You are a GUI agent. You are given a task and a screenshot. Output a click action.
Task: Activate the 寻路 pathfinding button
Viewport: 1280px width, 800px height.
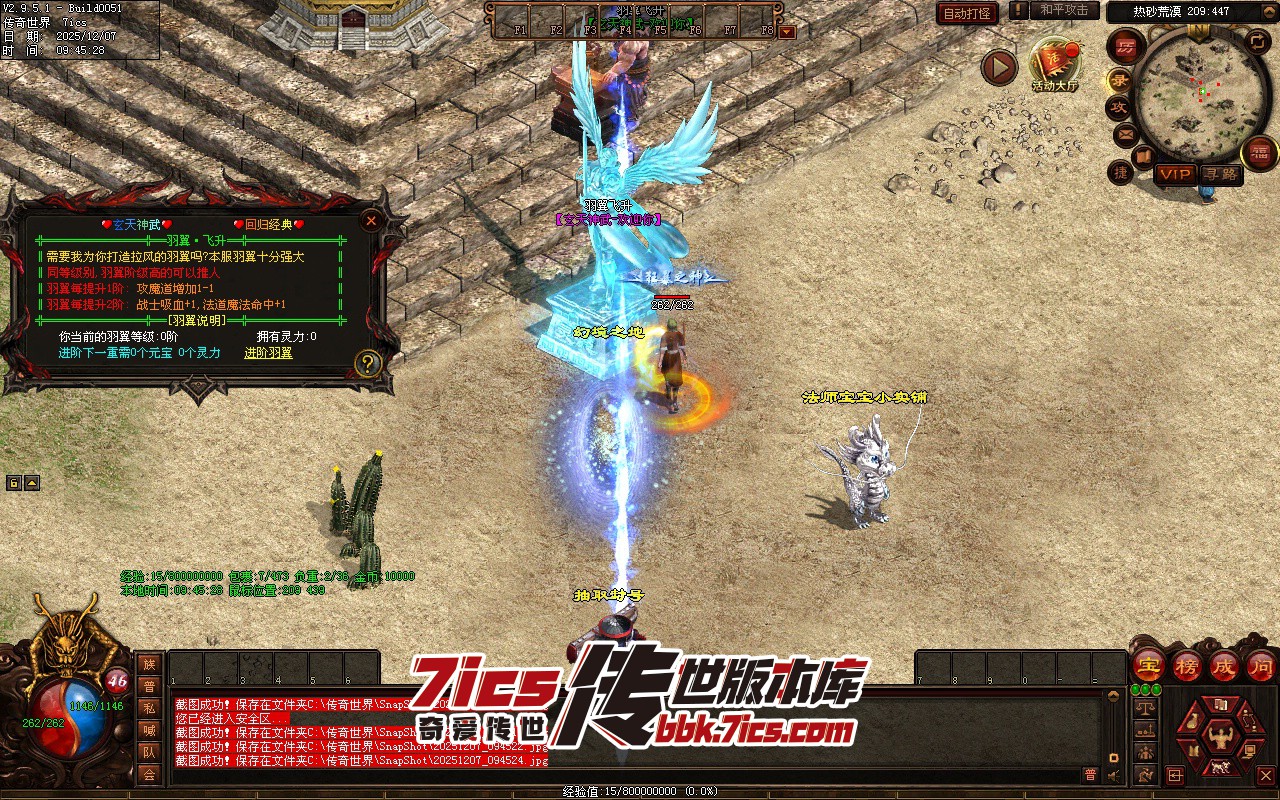(1220, 174)
